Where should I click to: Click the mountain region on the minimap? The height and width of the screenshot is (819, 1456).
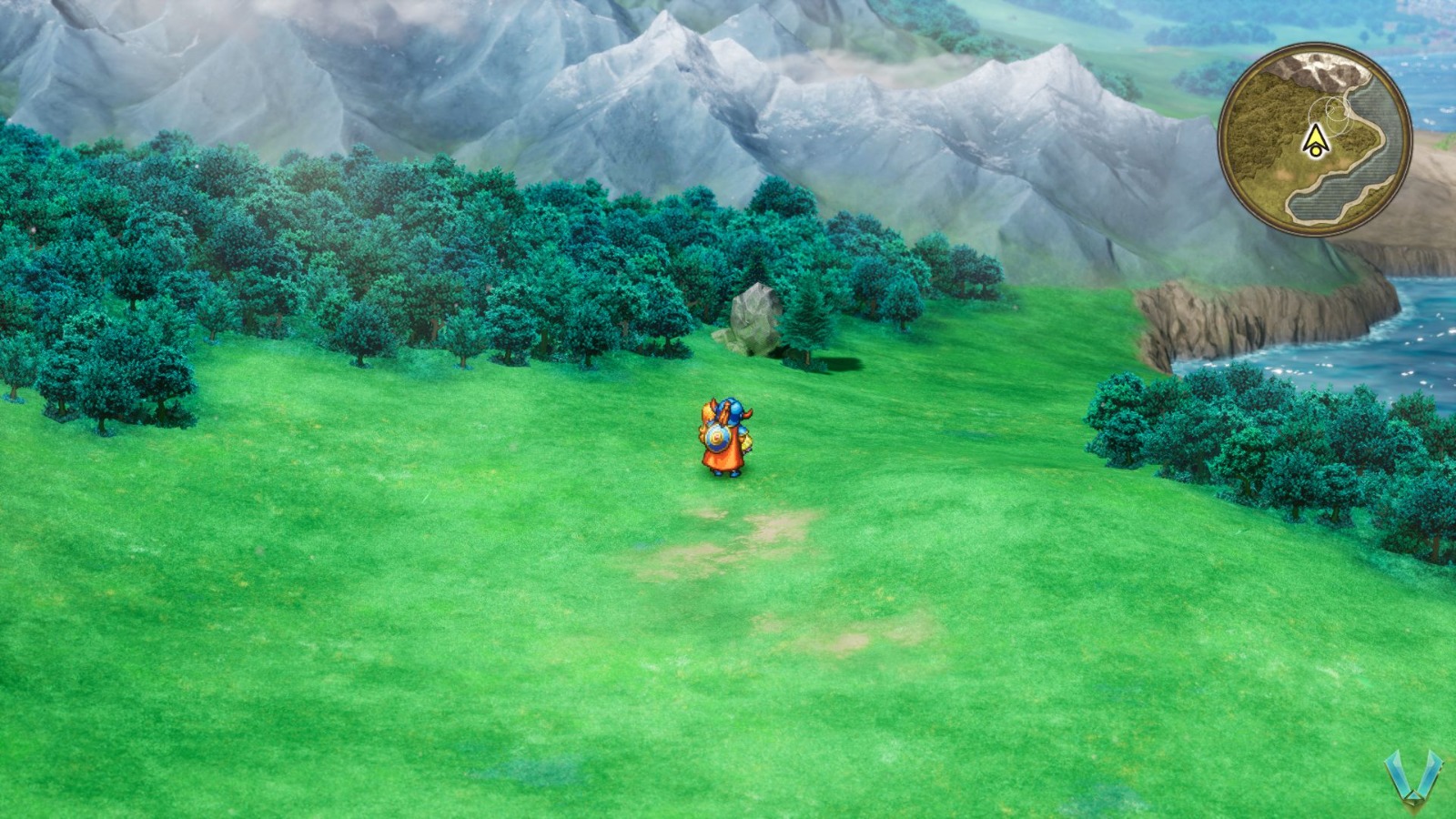(1314, 69)
